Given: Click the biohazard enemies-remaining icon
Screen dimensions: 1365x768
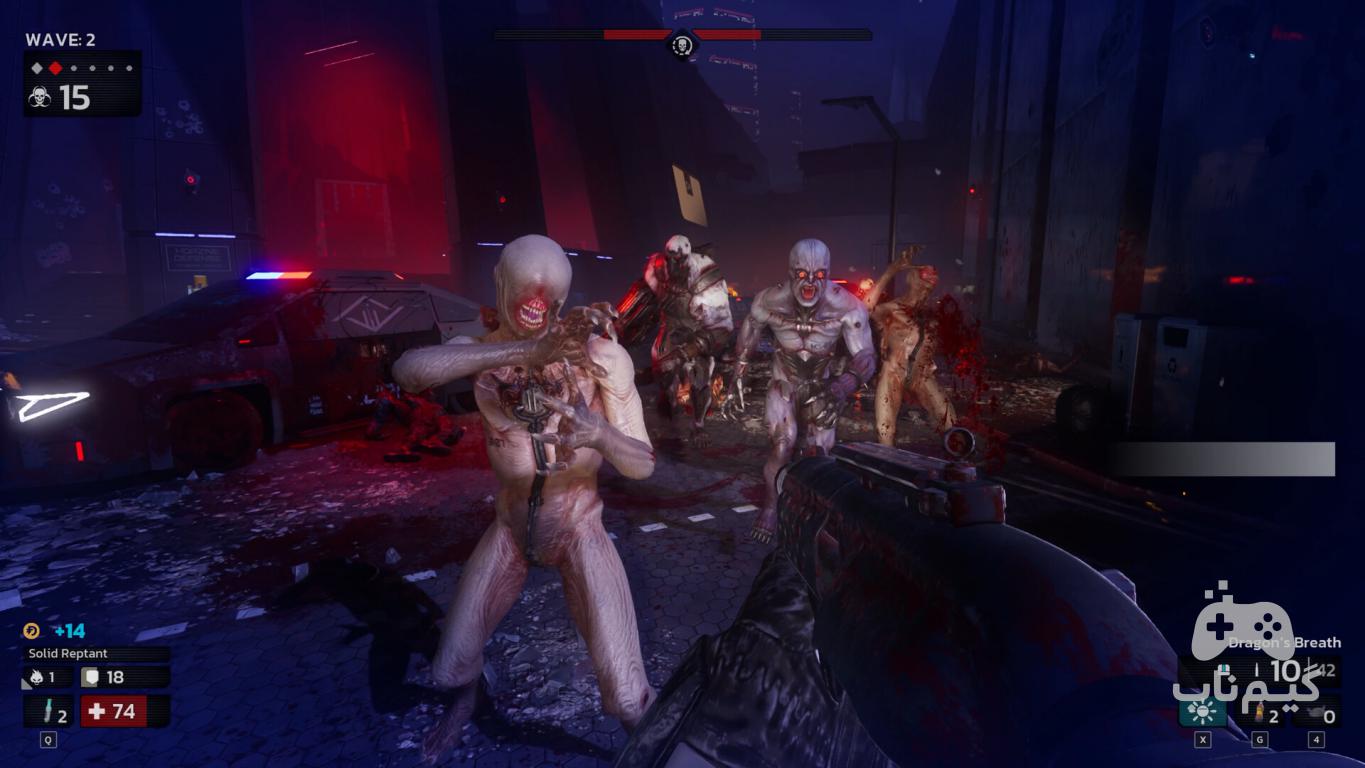Looking at the screenshot, I should point(39,98).
